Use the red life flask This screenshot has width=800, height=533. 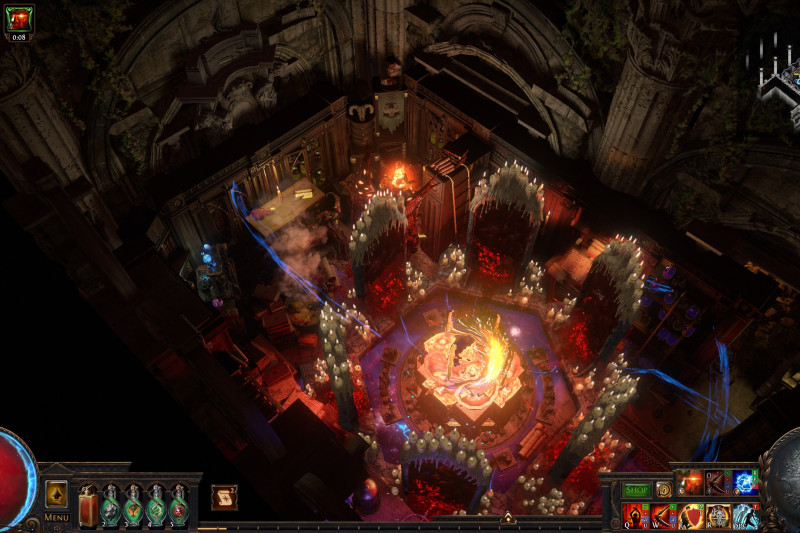point(88,507)
